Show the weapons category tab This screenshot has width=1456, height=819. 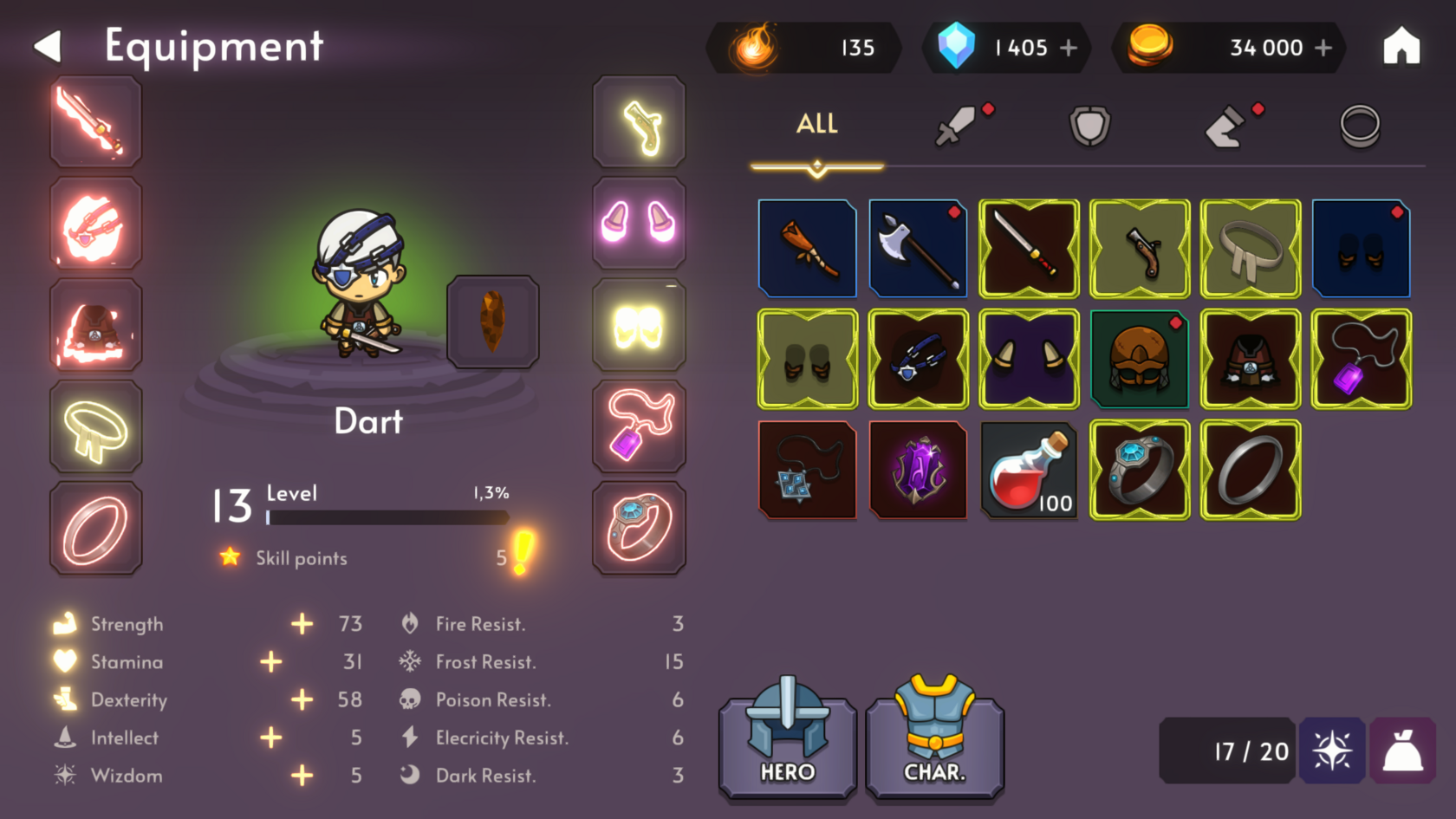click(x=956, y=126)
